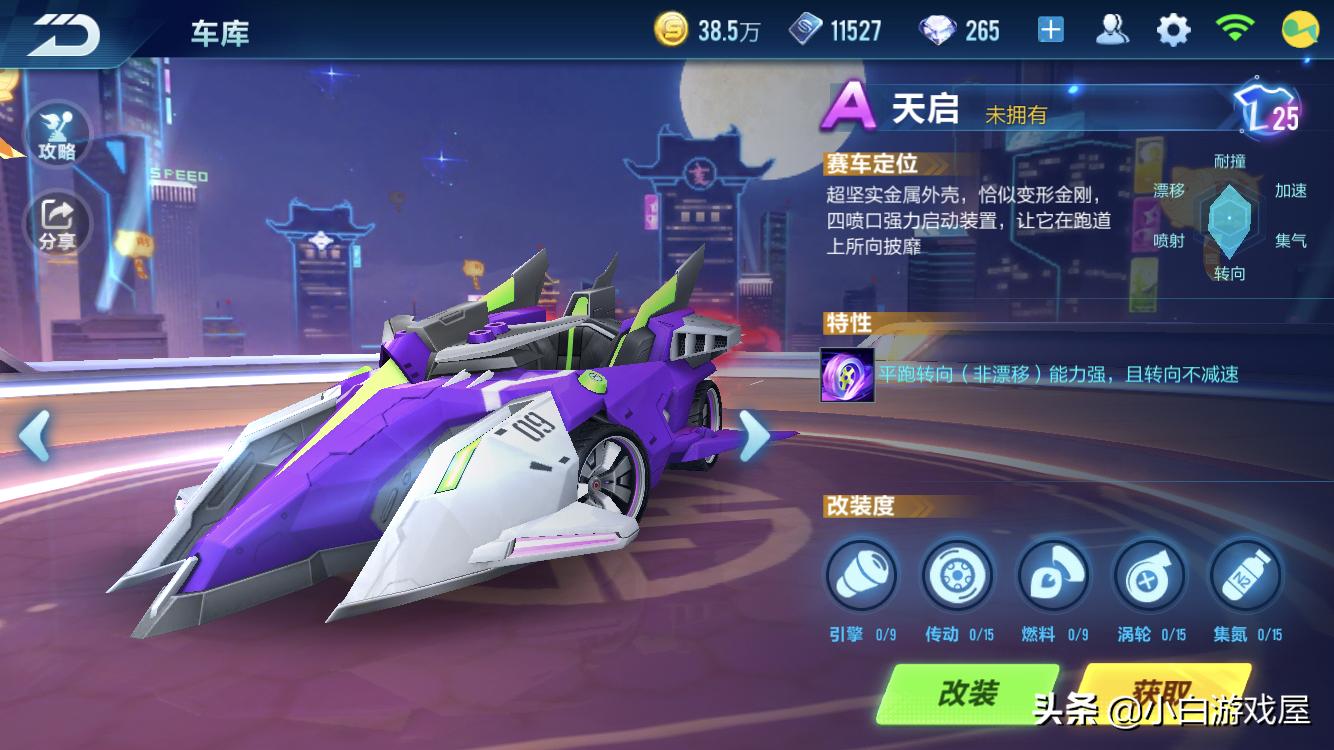The width and height of the screenshot is (1334, 750).
Task: Open the friends icon in the top bar
Action: click(1110, 30)
